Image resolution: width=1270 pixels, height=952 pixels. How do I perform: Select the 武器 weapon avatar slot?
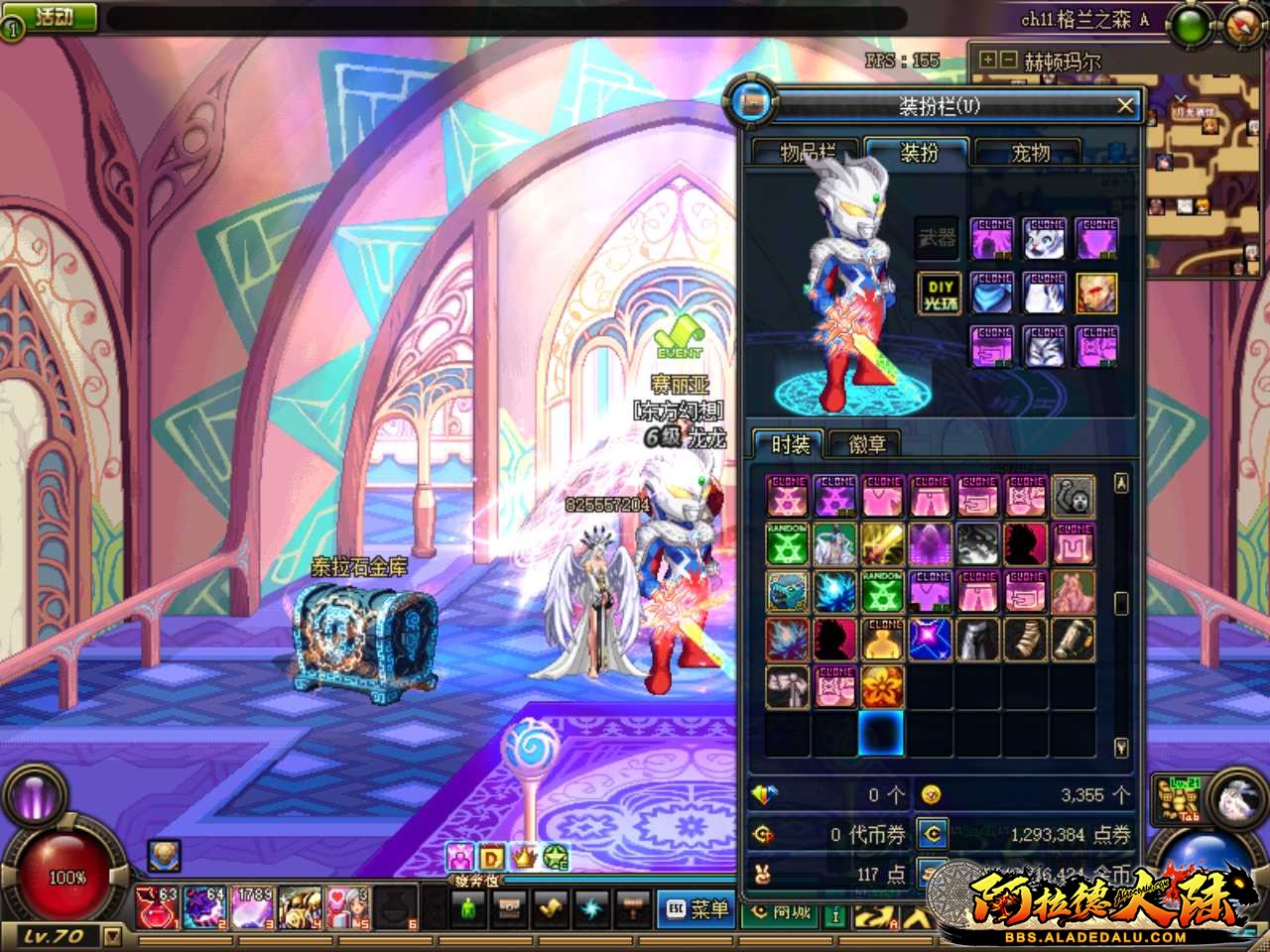coord(938,239)
